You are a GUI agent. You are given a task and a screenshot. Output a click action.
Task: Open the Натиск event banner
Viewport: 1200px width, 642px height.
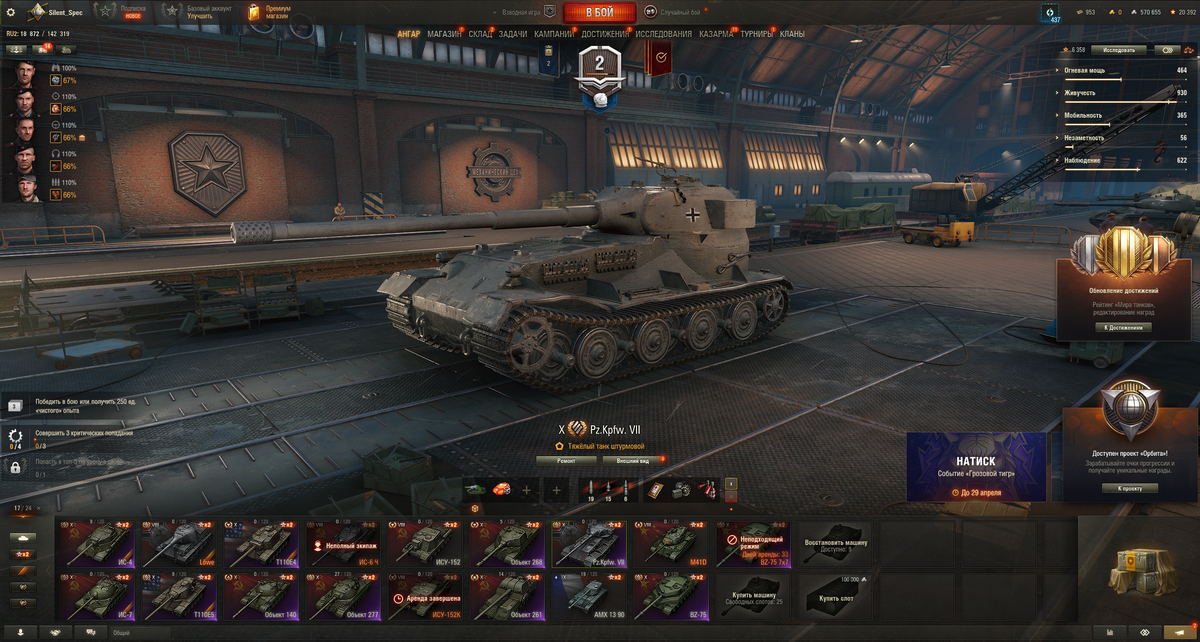point(976,466)
